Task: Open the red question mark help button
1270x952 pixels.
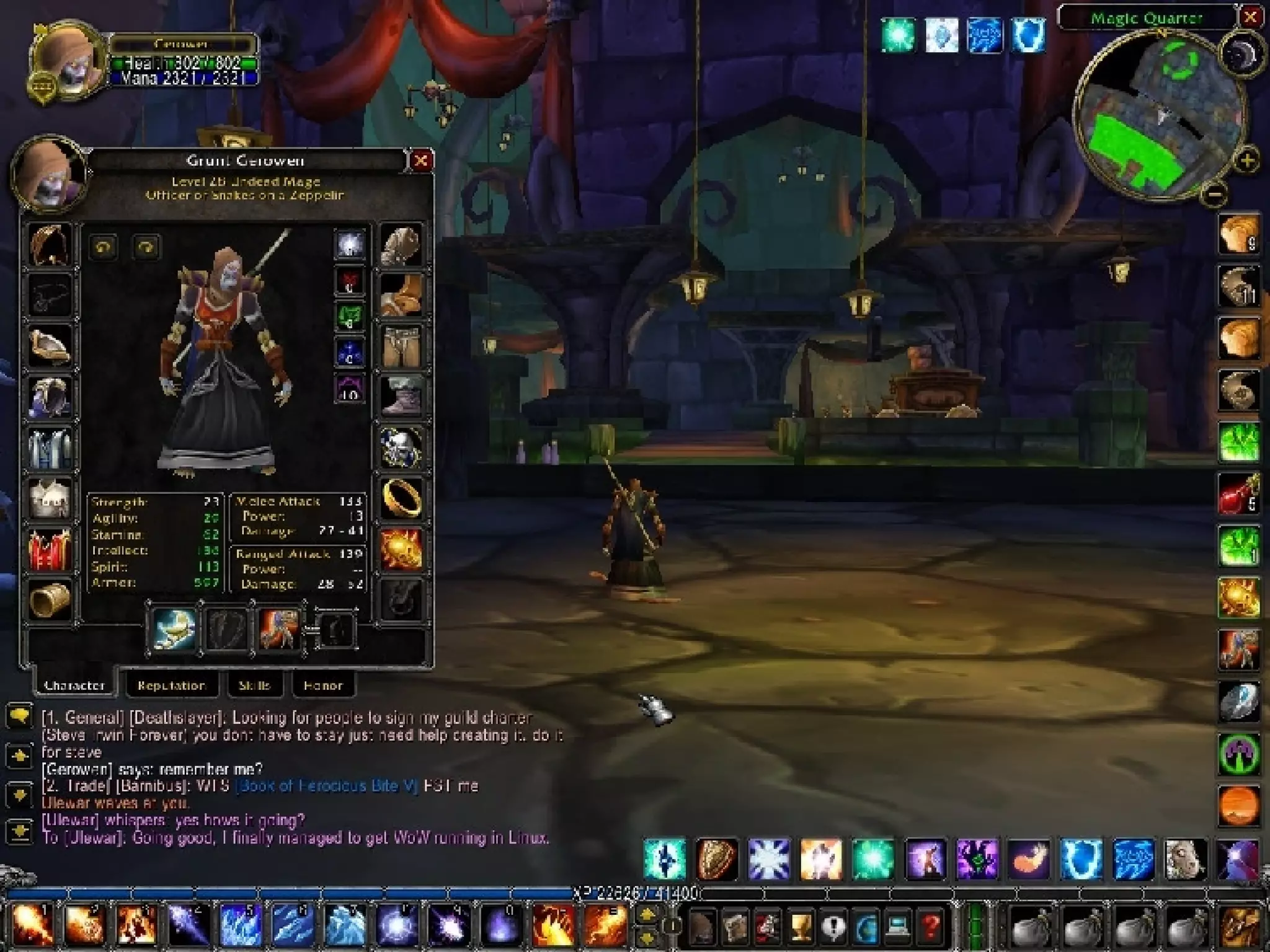Action: (930, 928)
